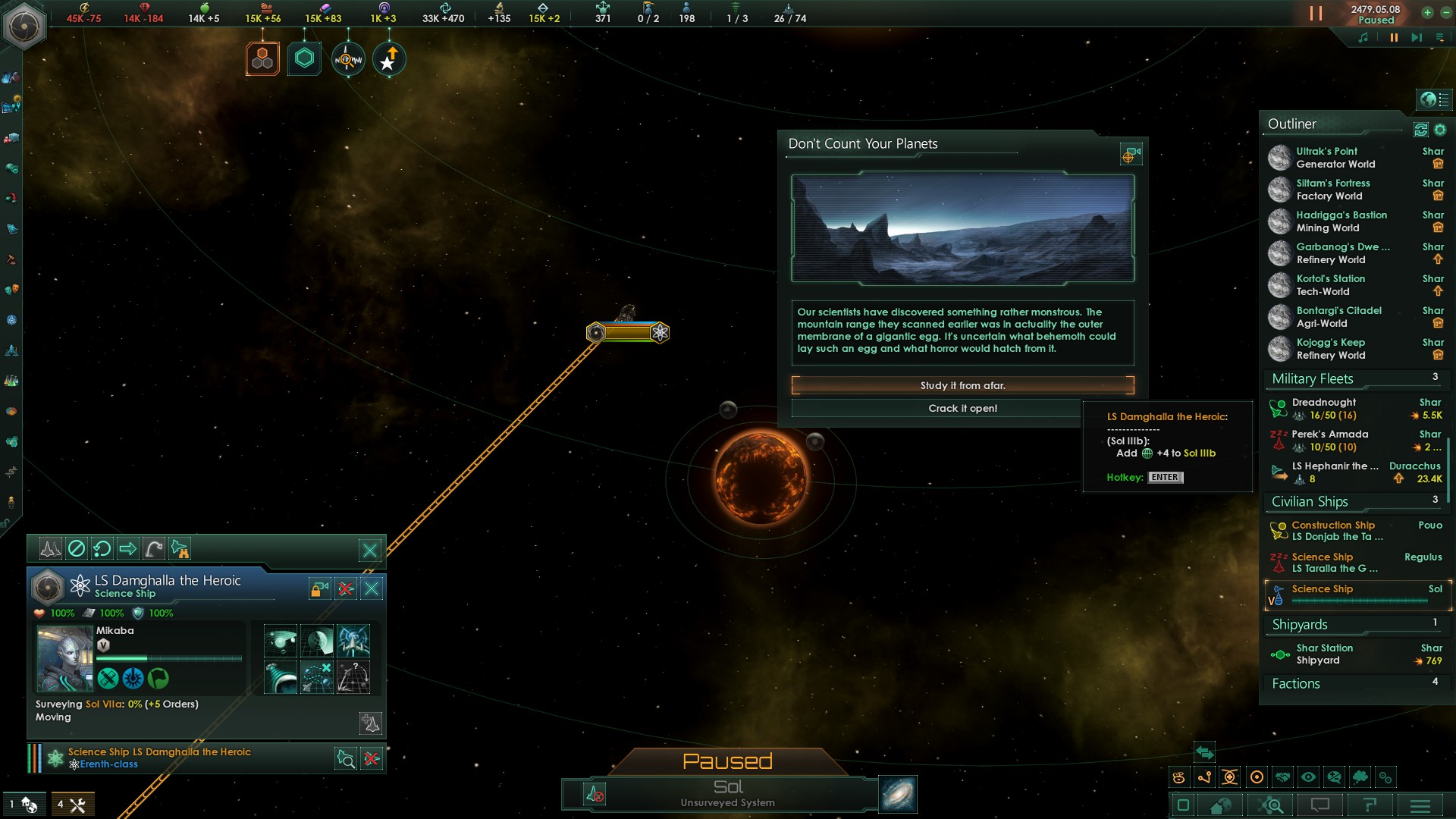Select the Science Ship entry in Sol

(x=1357, y=595)
